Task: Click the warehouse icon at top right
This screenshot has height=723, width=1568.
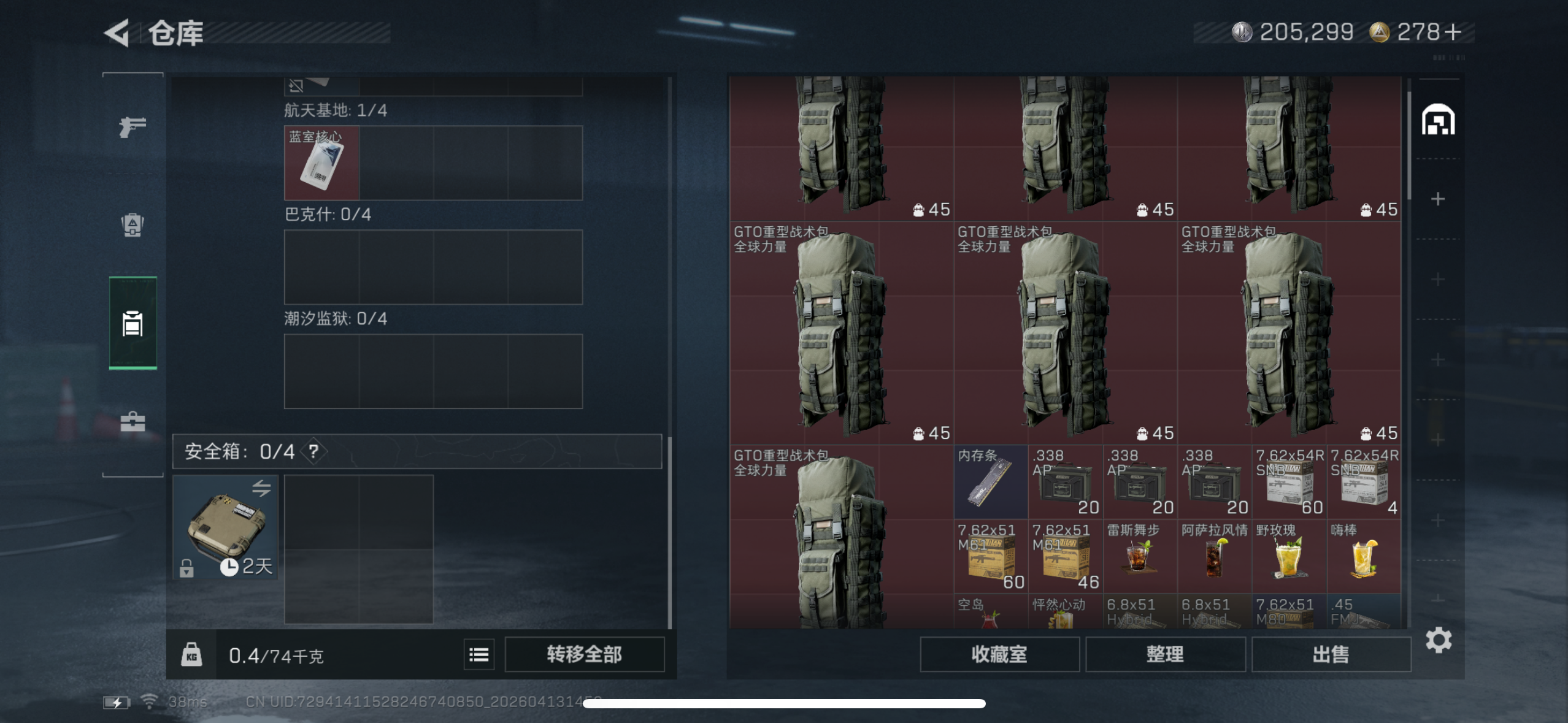Action: point(1438,120)
